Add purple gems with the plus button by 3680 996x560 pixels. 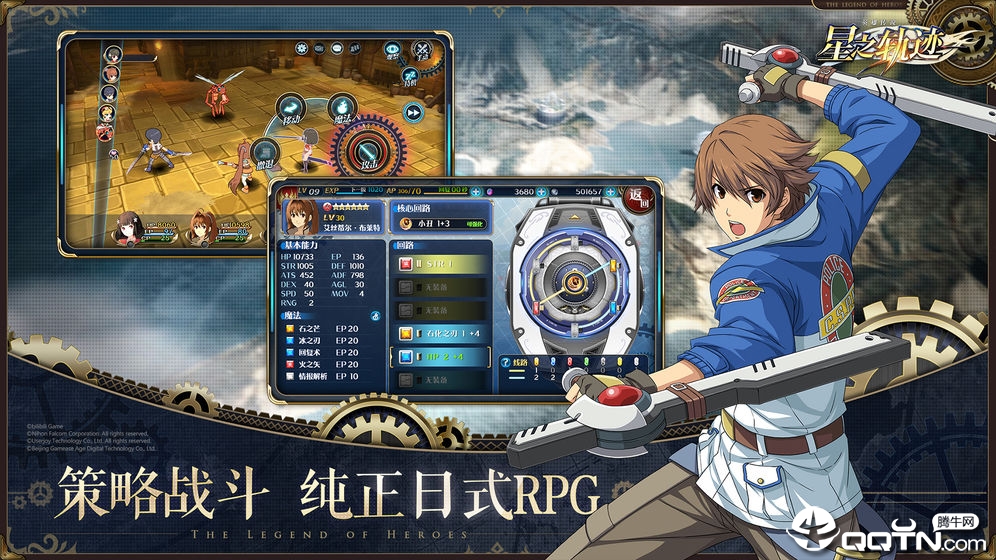point(541,190)
